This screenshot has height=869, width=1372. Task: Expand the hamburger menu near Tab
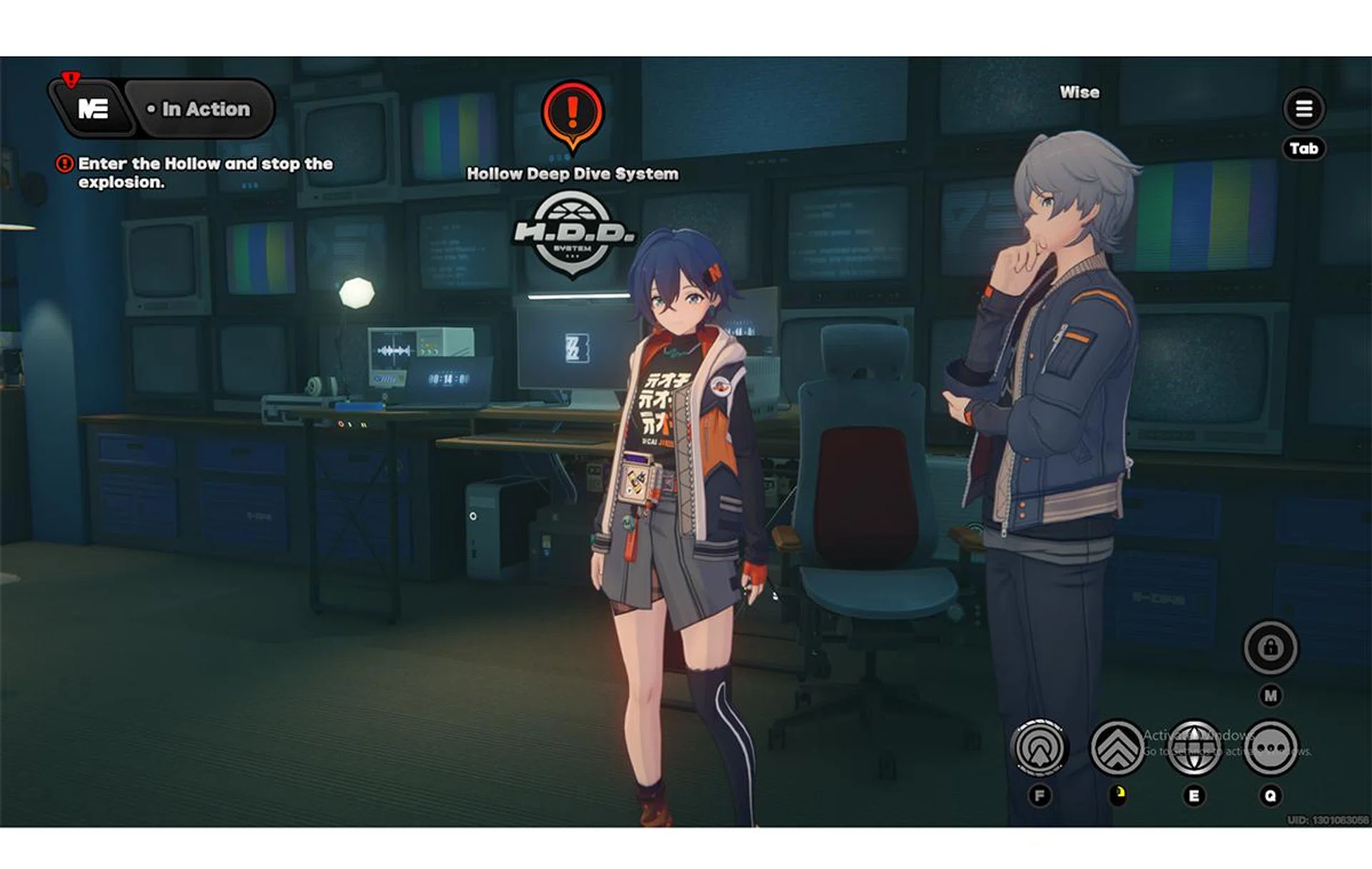(x=1303, y=108)
